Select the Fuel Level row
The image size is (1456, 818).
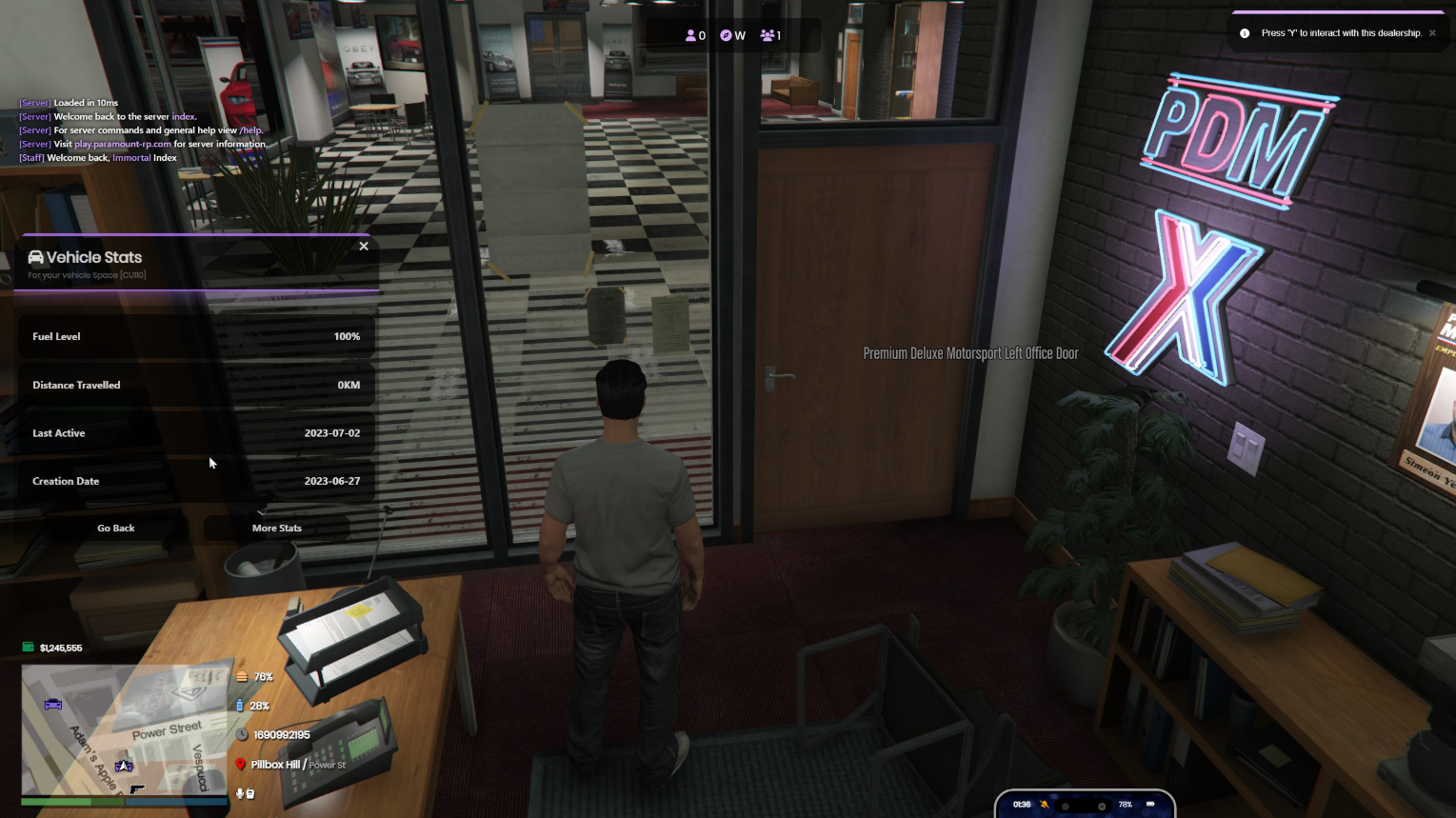coord(196,336)
